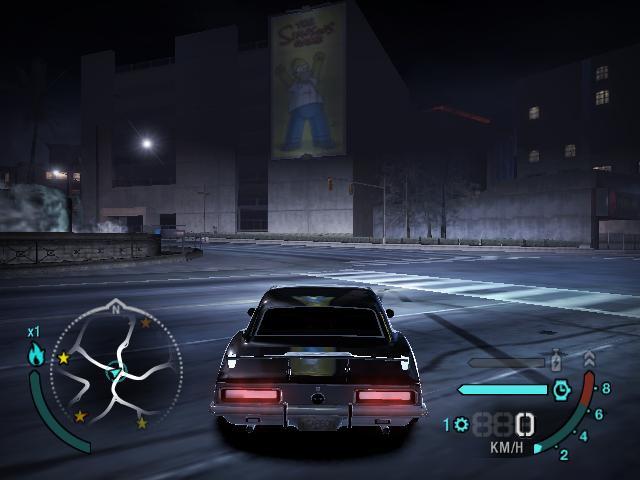The width and height of the screenshot is (640, 480).
Task: Click the gear indicator cog icon
Action: point(461,424)
